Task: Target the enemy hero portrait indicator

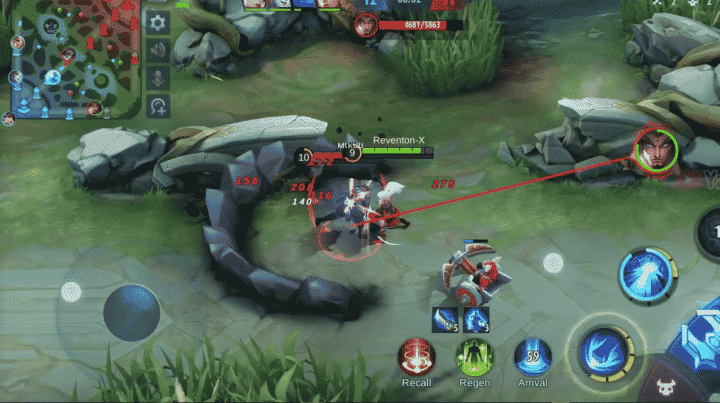Action: tap(656, 149)
